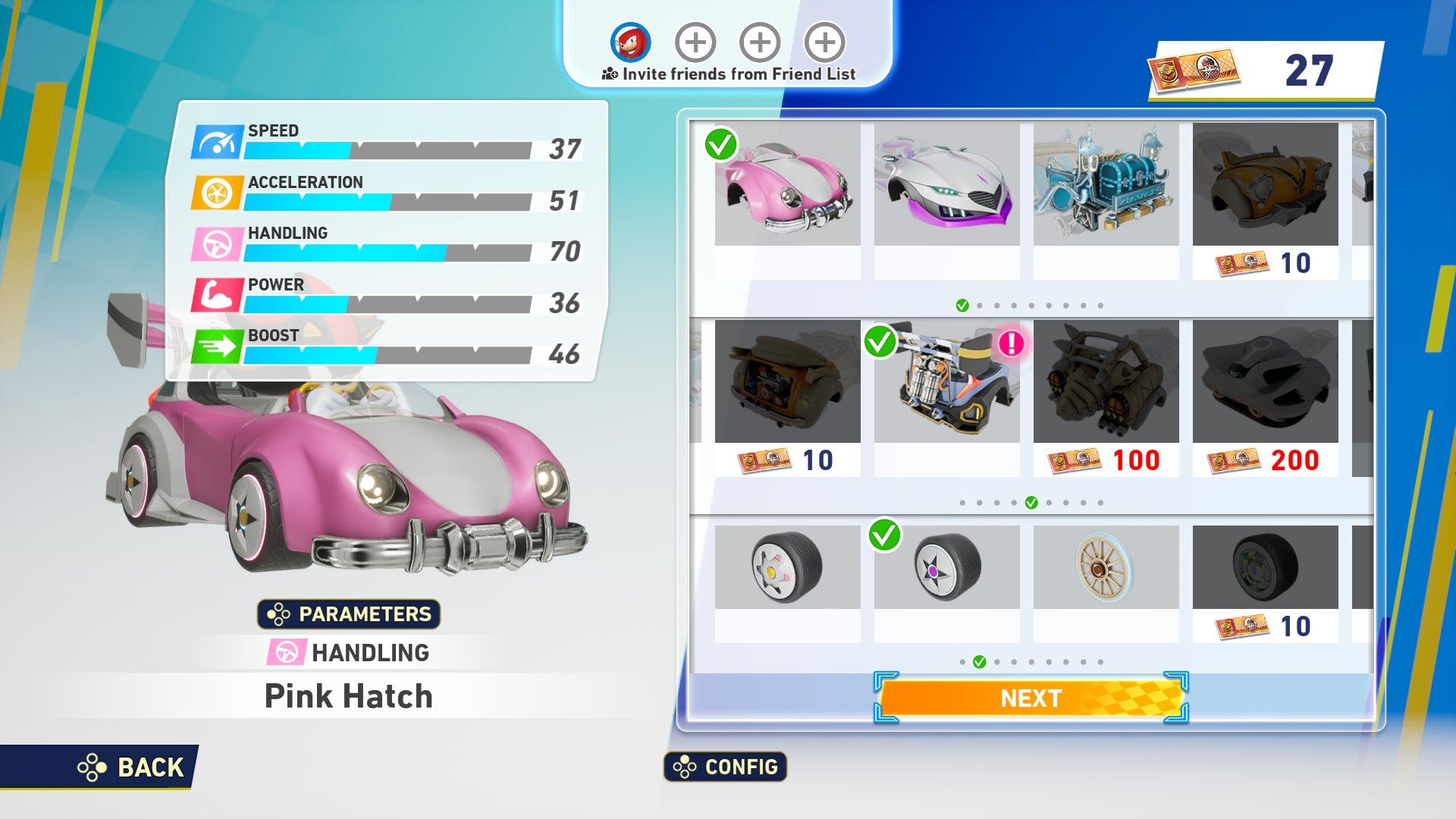Select the Knuckles player icon
Viewport: 1456px width, 819px height.
[x=630, y=42]
